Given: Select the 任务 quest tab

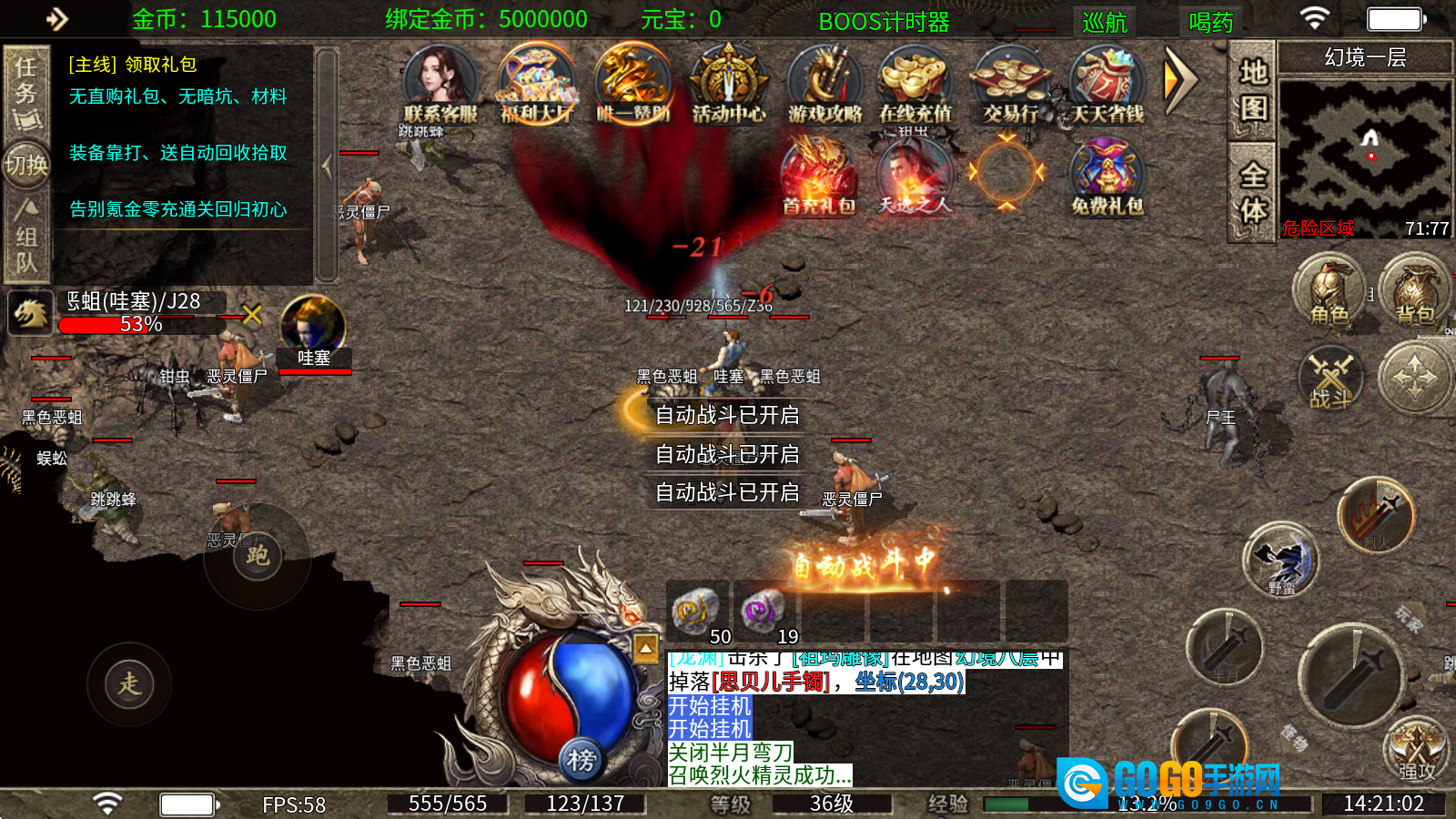Looking at the screenshot, I should point(25,91).
